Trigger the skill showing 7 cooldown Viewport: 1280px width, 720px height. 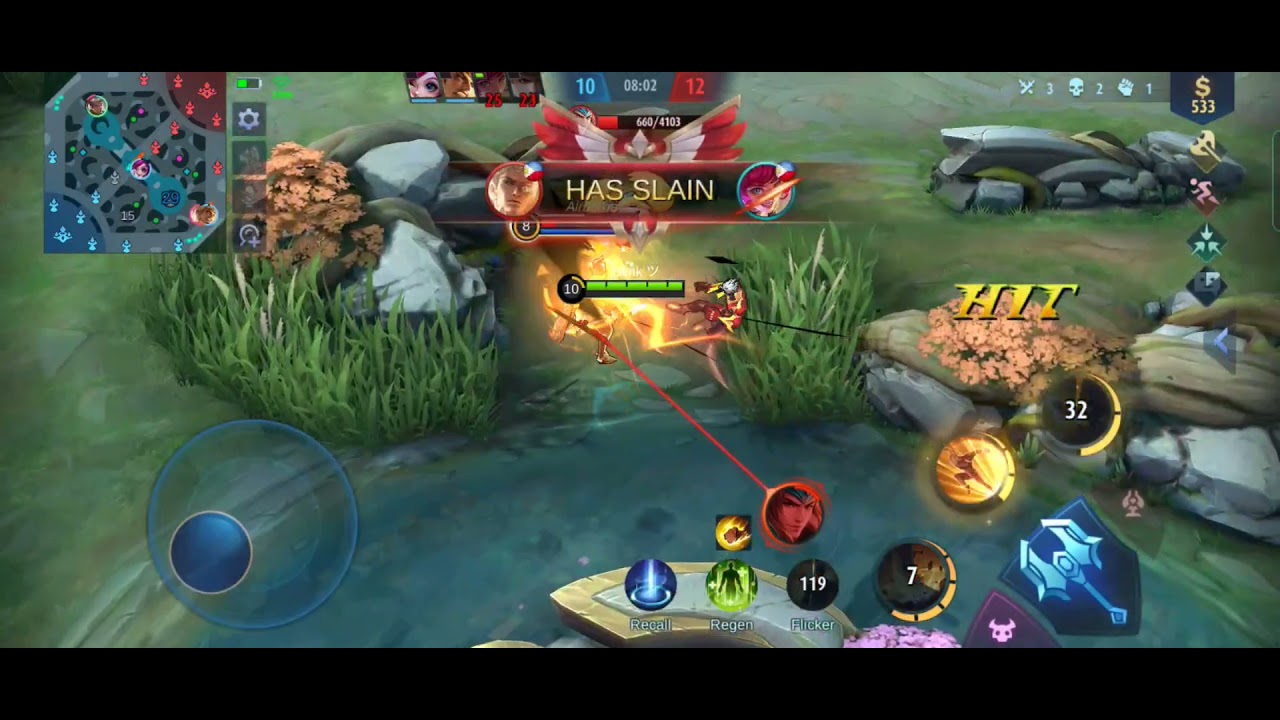click(914, 577)
